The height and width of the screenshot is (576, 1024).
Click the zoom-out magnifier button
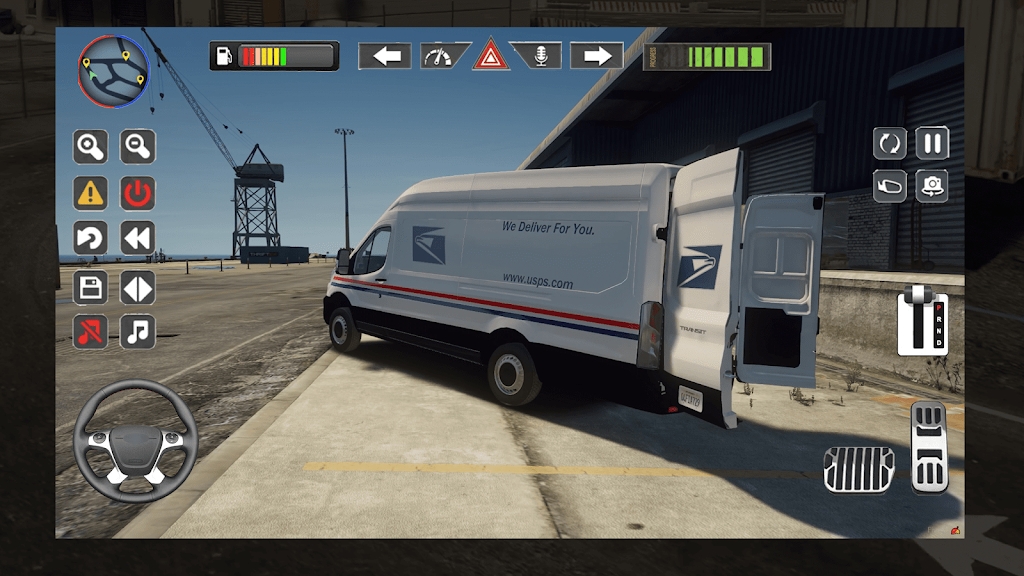point(138,147)
